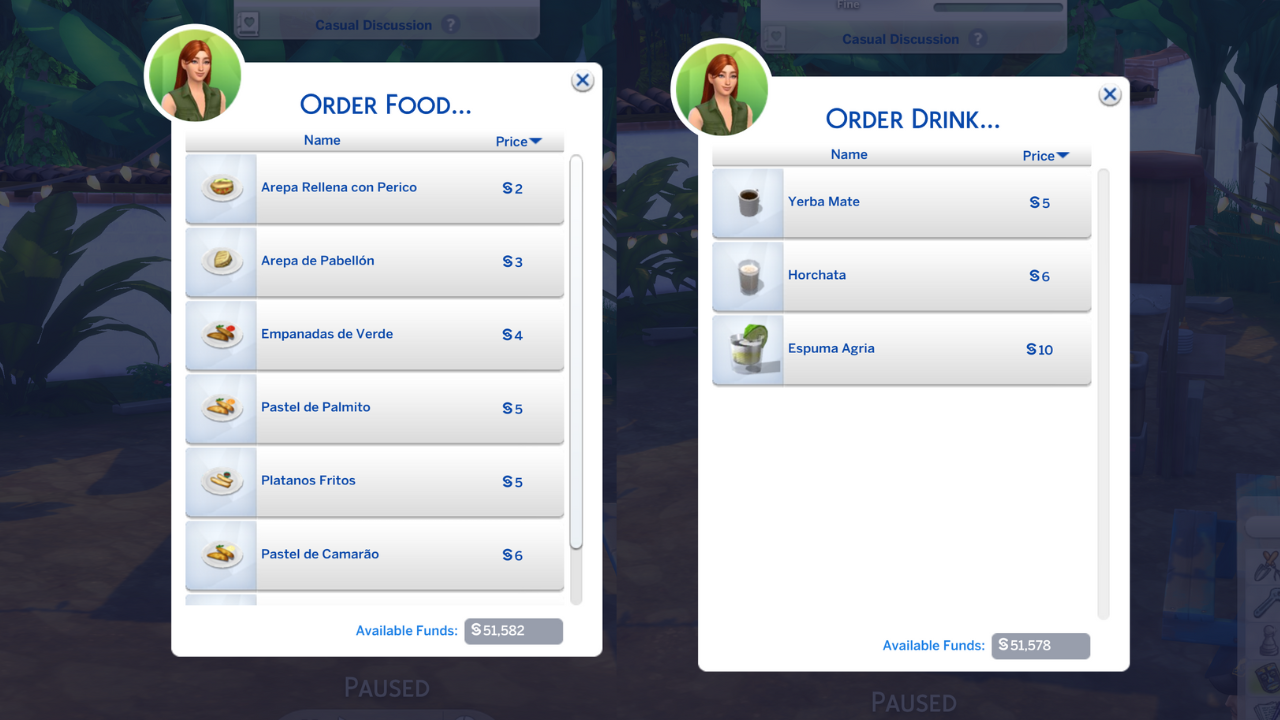Select the Pastel de Palmito dish icon
Viewport: 1280px width, 720px height.
pos(221,408)
